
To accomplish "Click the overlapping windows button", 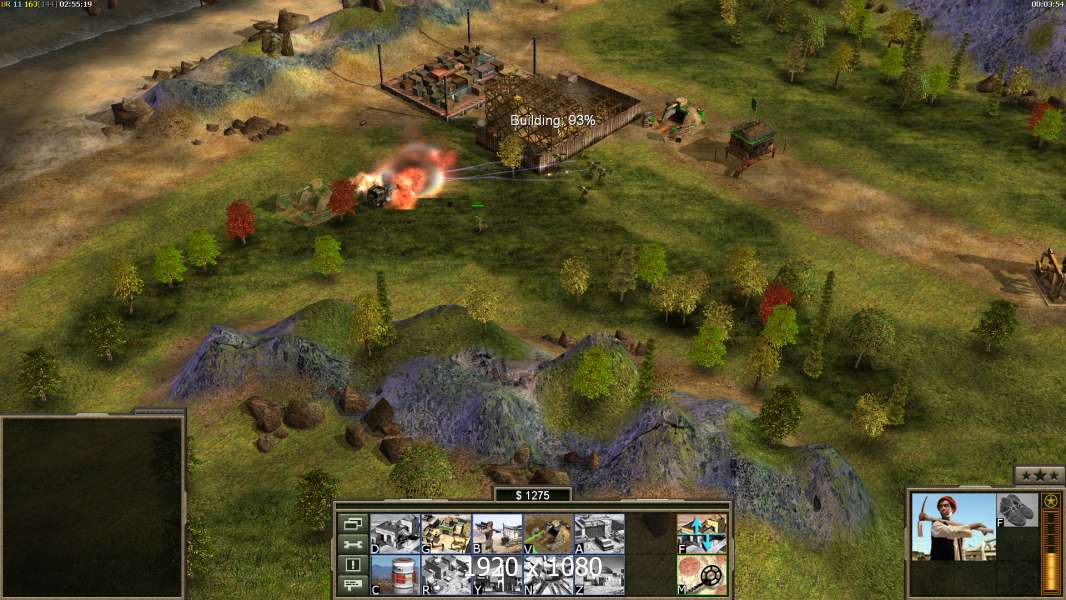I will pyautogui.click(x=351, y=523).
